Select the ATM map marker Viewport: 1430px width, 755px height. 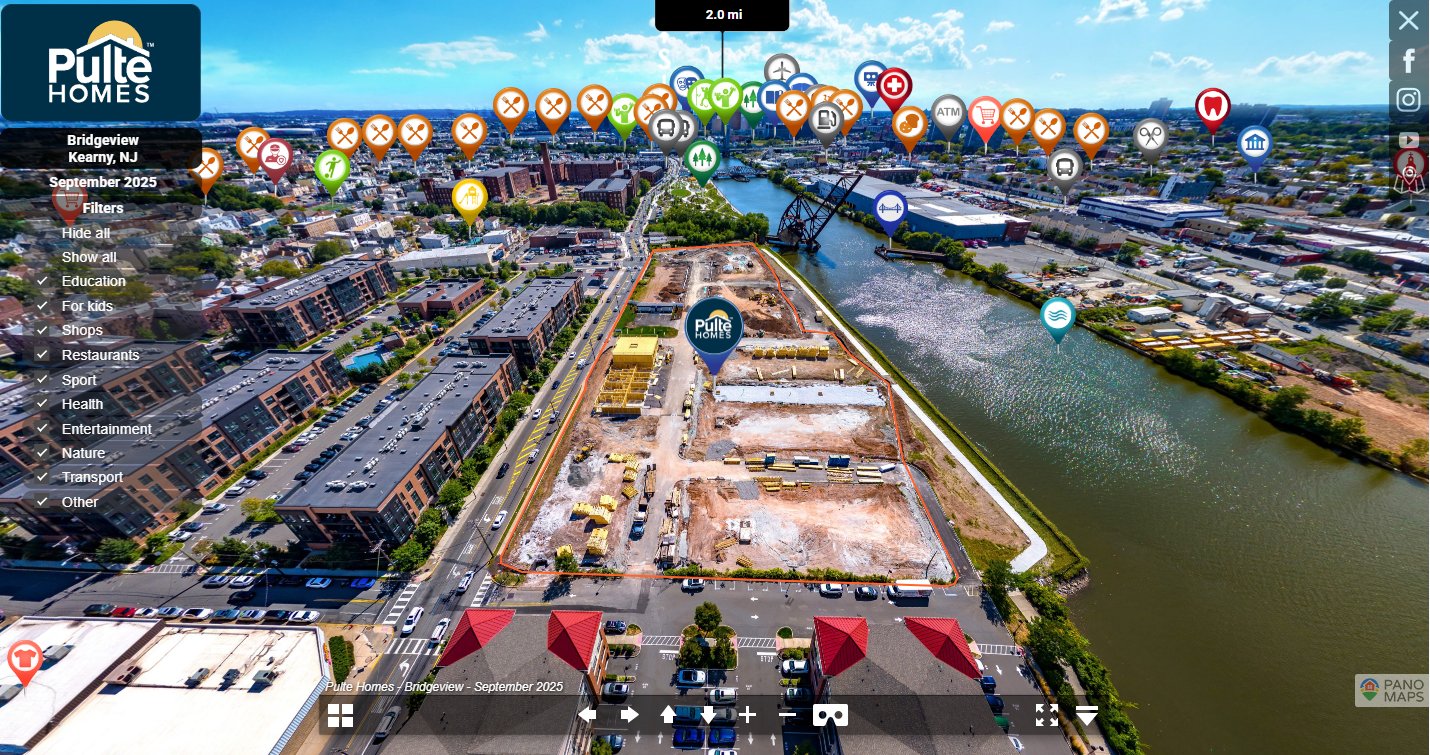948,114
